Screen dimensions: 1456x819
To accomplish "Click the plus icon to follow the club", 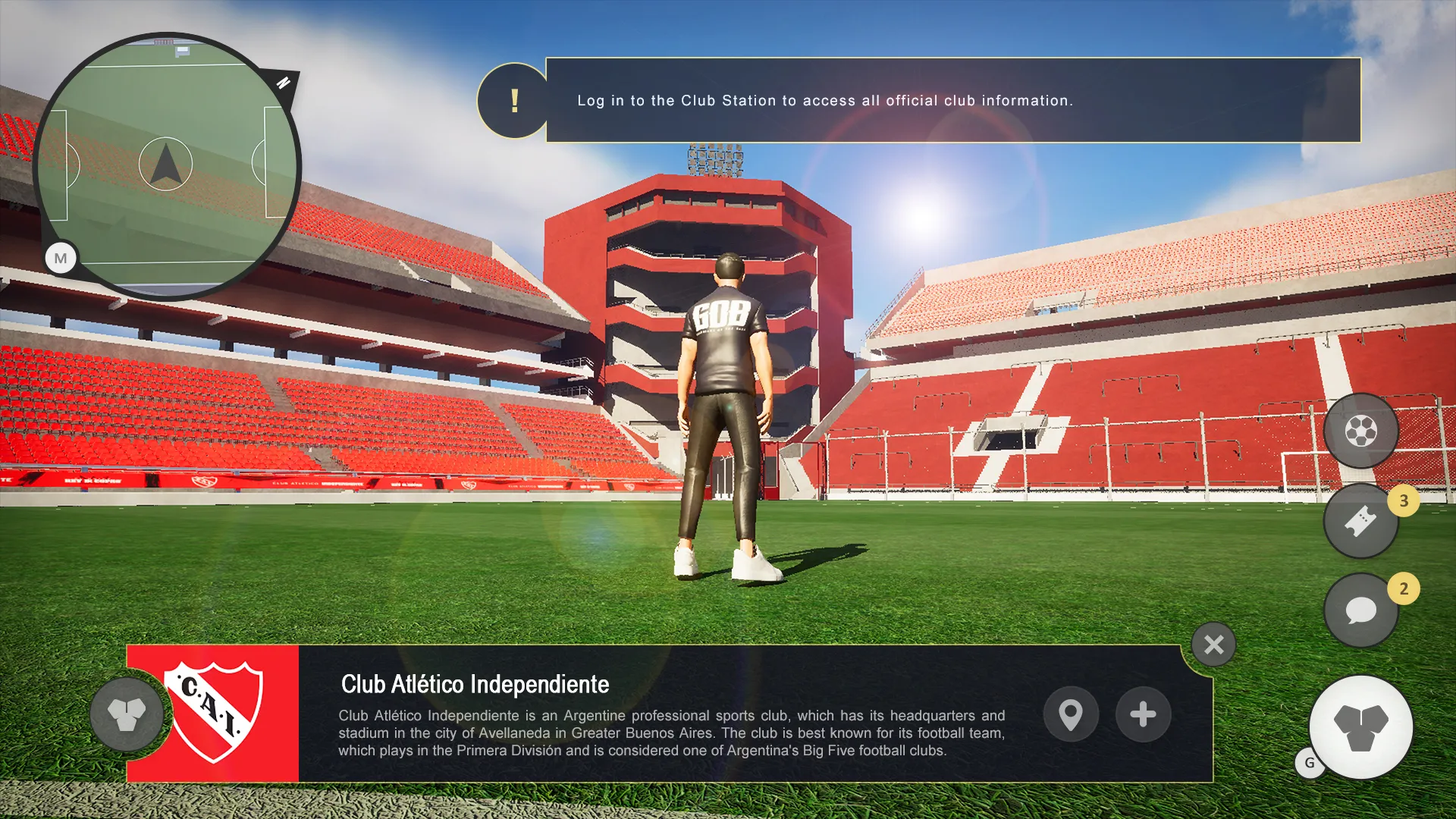I will click(x=1143, y=714).
